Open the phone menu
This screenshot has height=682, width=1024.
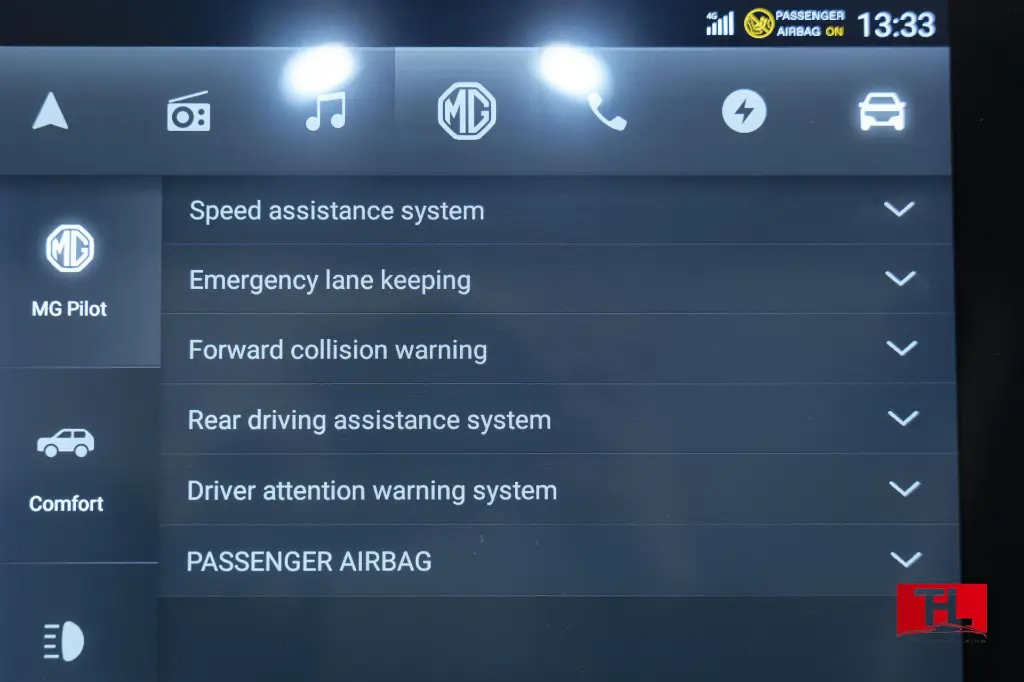pyautogui.click(x=606, y=112)
